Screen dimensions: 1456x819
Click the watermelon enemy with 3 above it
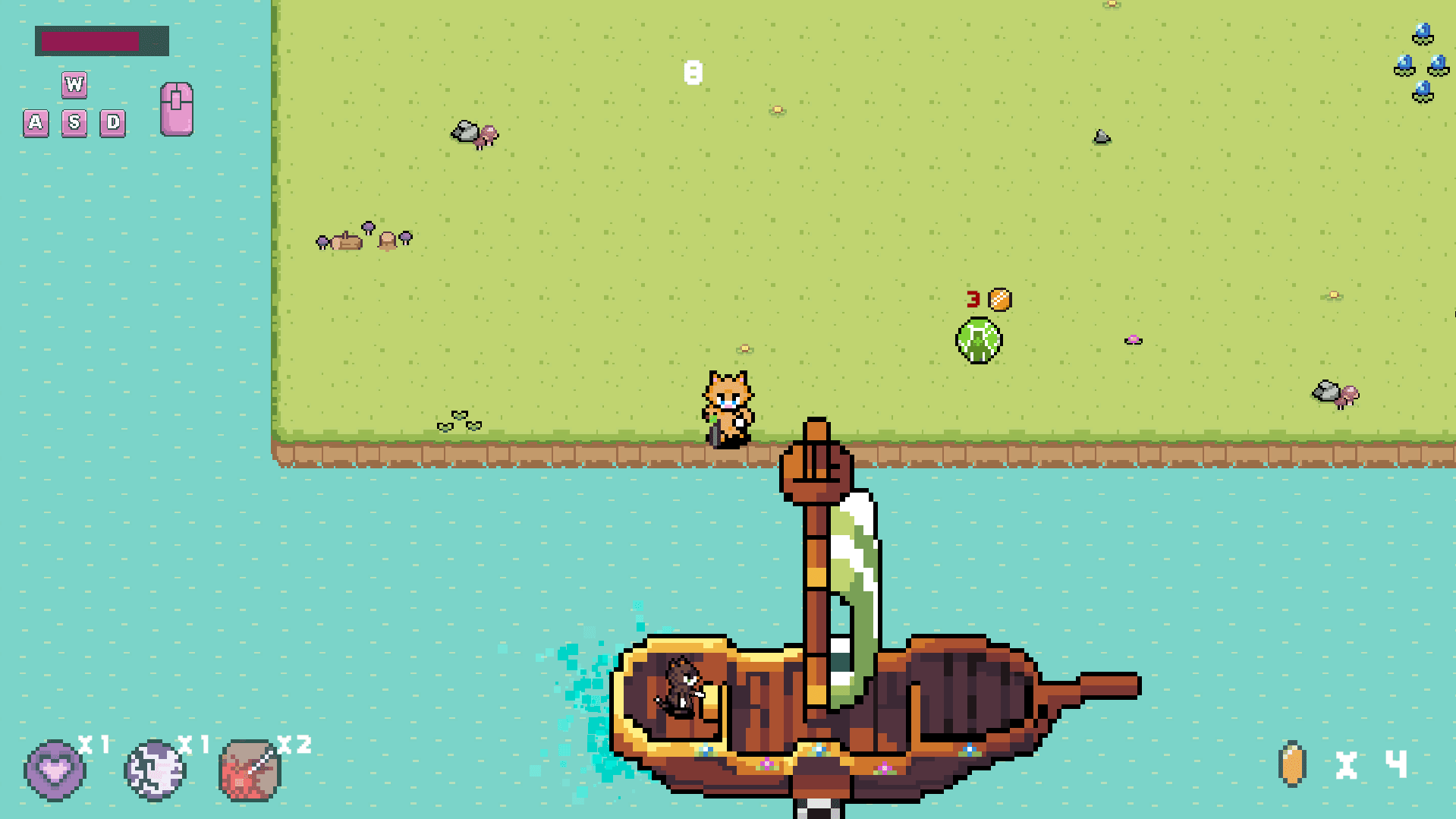(978, 339)
